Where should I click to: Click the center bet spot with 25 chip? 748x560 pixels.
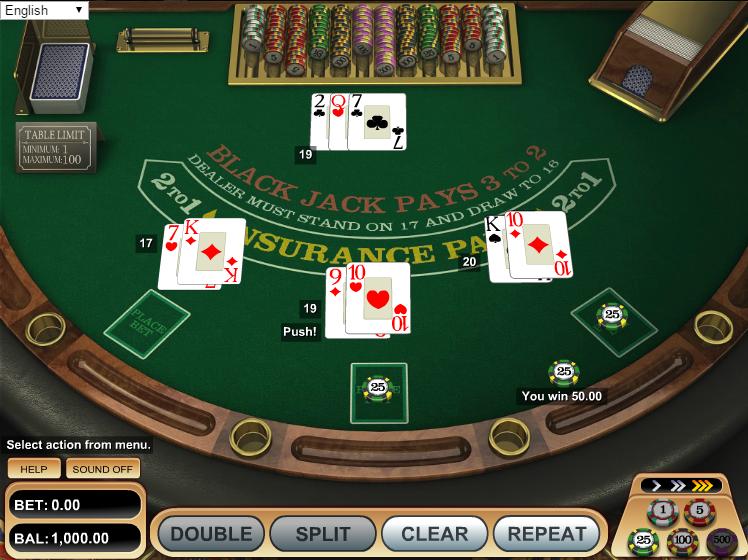(x=378, y=389)
